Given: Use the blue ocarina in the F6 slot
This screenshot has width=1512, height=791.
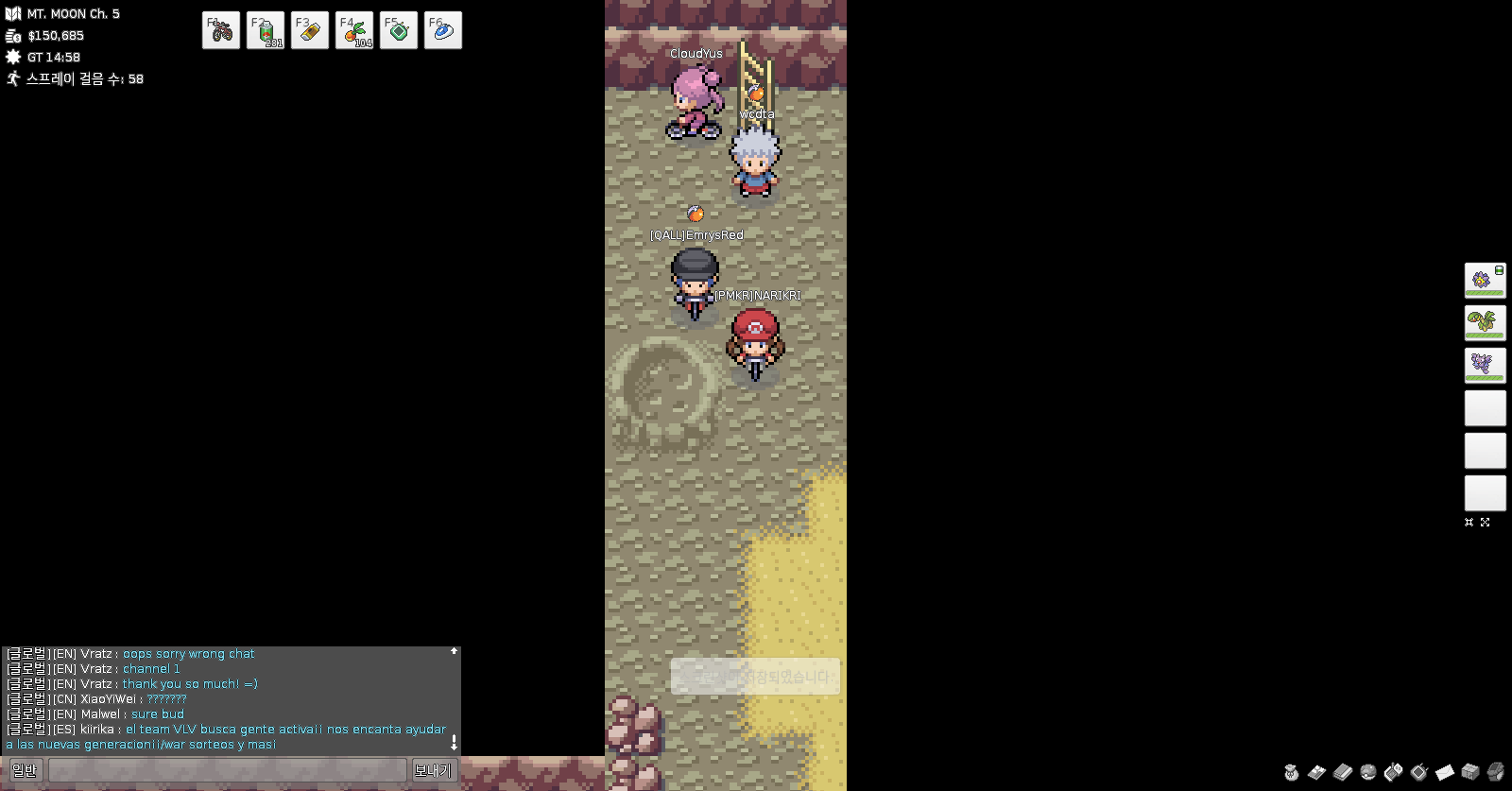Looking at the screenshot, I should click(x=443, y=30).
